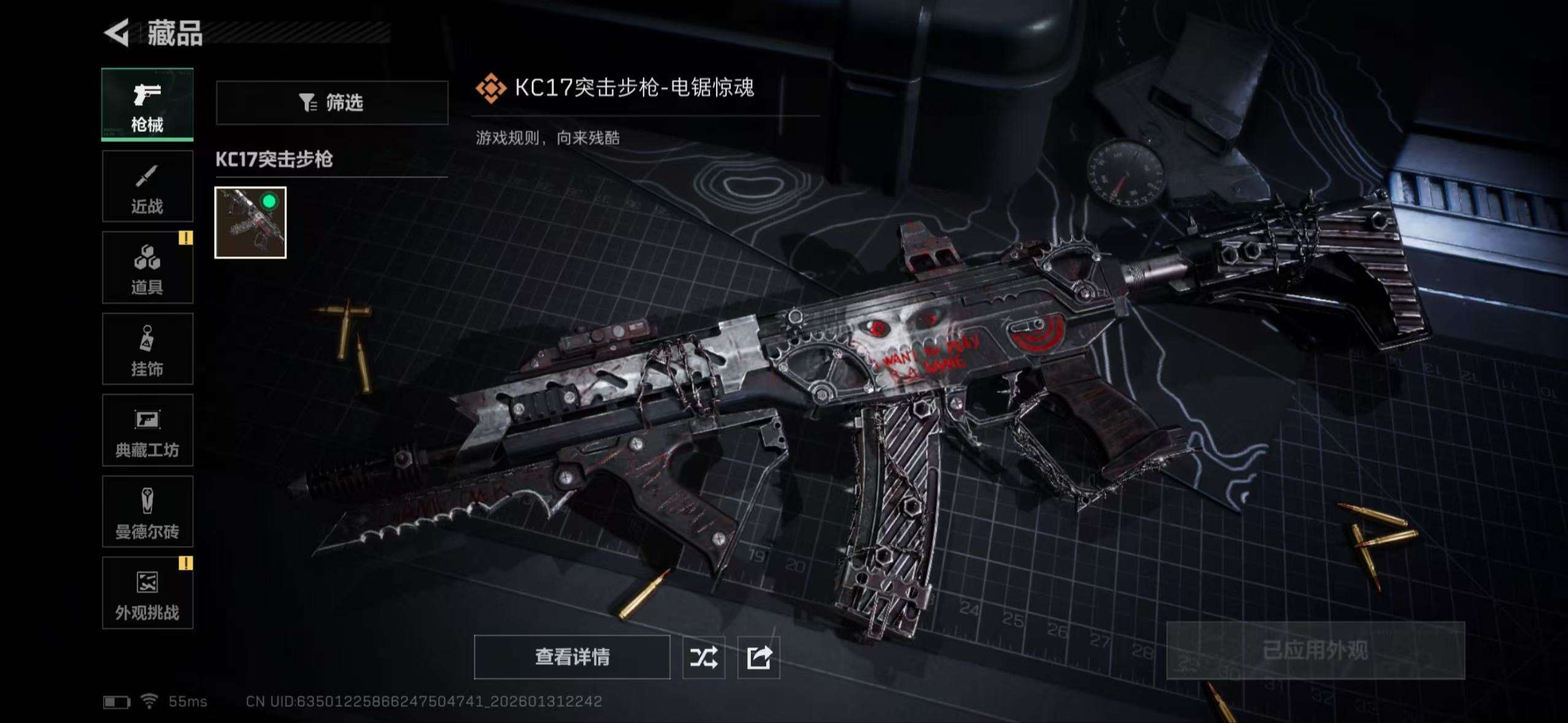Open the 筛选 filter panel
This screenshot has width=1568, height=723.
tap(333, 102)
